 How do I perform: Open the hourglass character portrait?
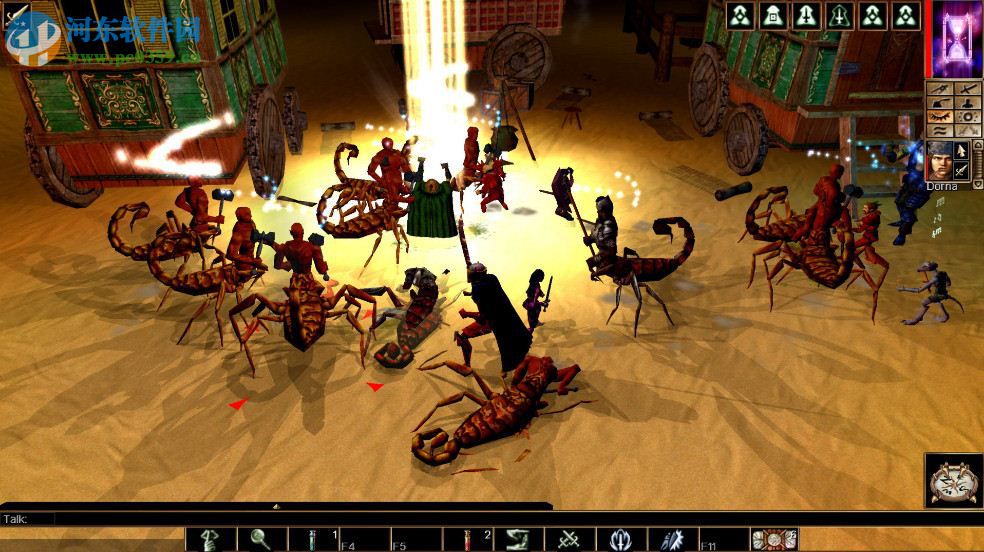pos(955,39)
